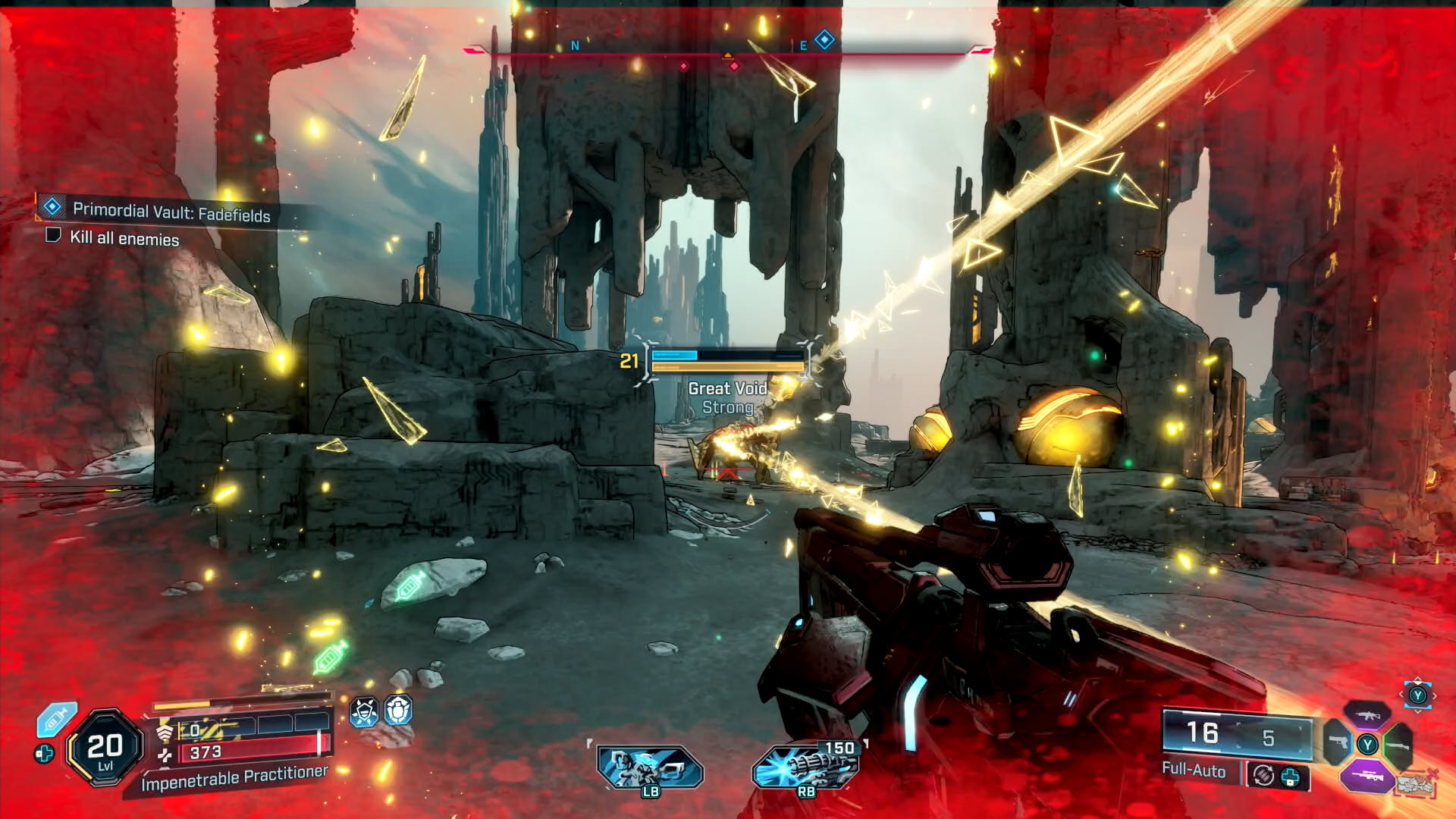This screenshot has height=819, width=1456.
Task: Tick the Kill all enemies objective box
Action: click(x=53, y=235)
